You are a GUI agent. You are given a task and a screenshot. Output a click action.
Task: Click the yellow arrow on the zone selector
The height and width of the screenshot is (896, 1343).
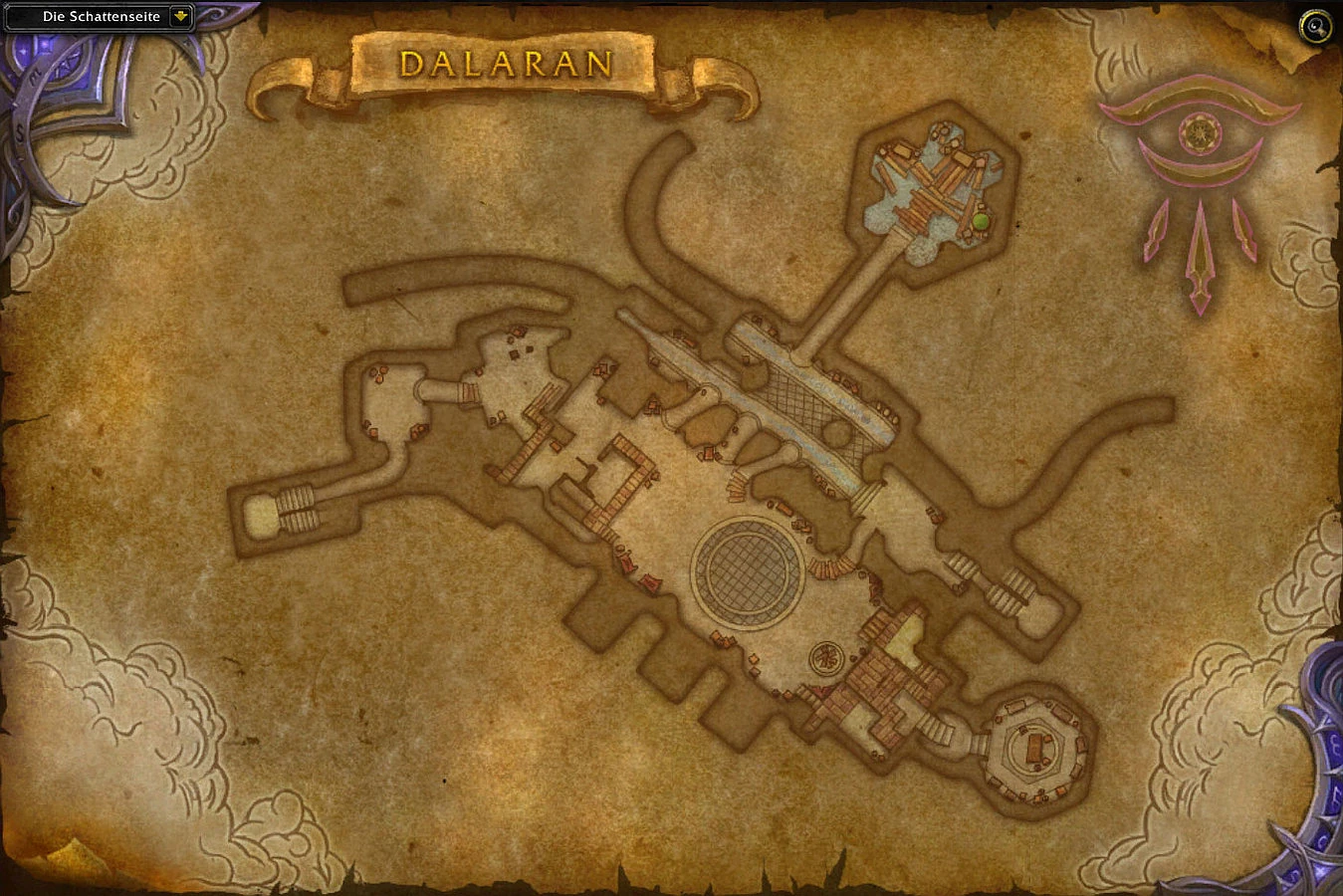pos(179,16)
